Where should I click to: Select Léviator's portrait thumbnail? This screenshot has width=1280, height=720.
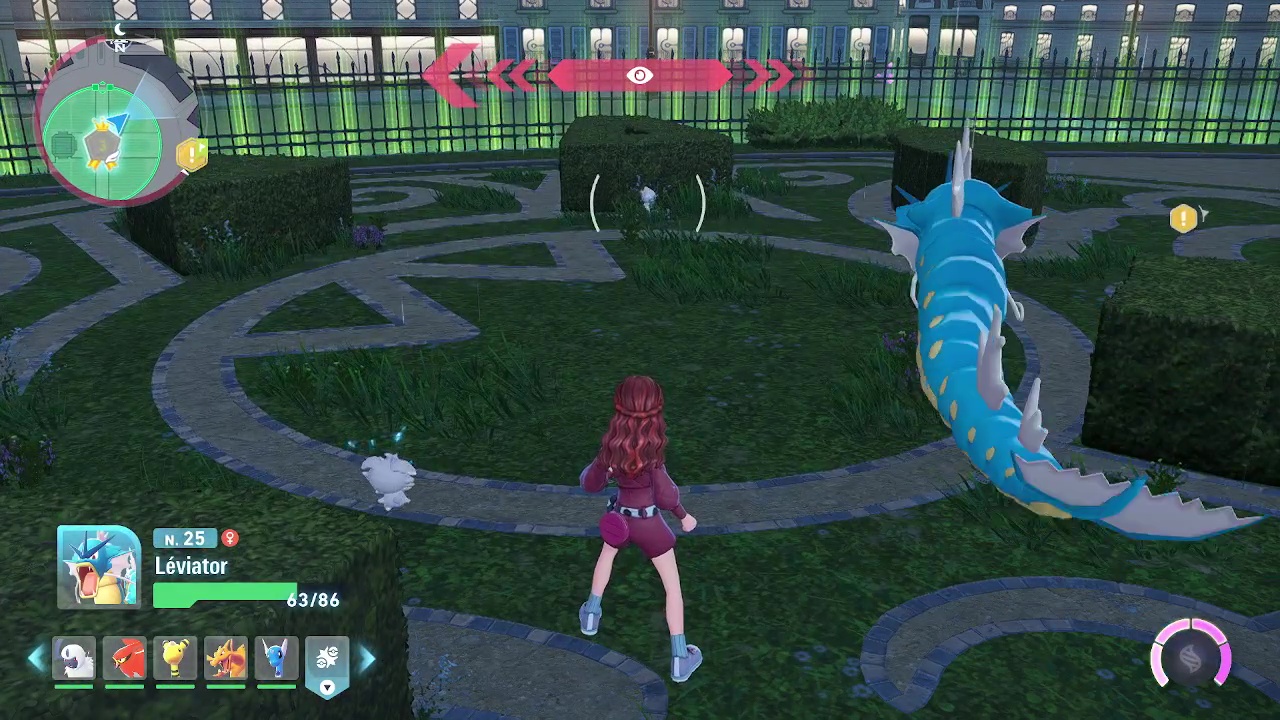pyautogui.click(x=98, y=566)
